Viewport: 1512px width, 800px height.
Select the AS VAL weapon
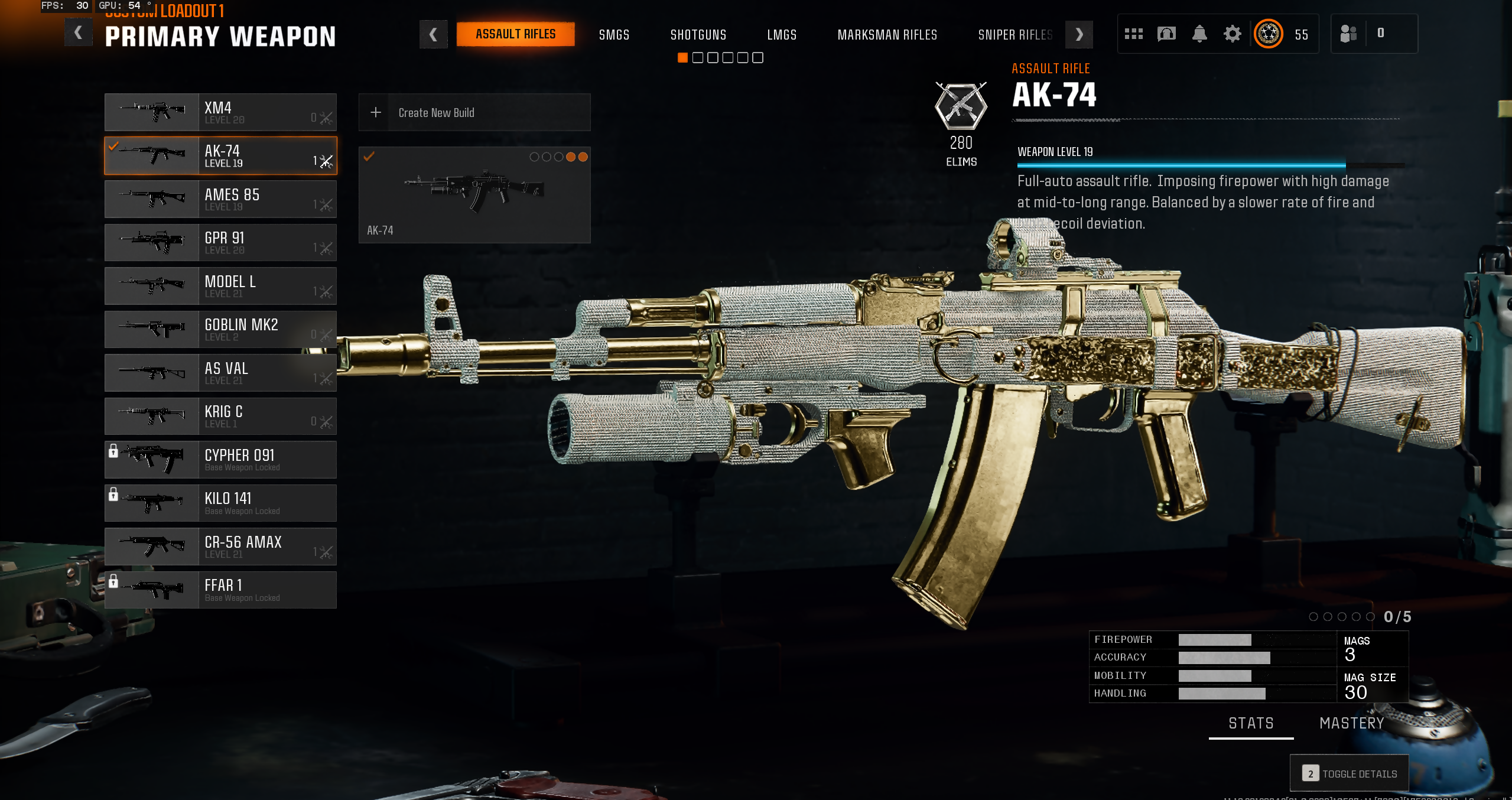pyautogui.click(x=220, y=373)
